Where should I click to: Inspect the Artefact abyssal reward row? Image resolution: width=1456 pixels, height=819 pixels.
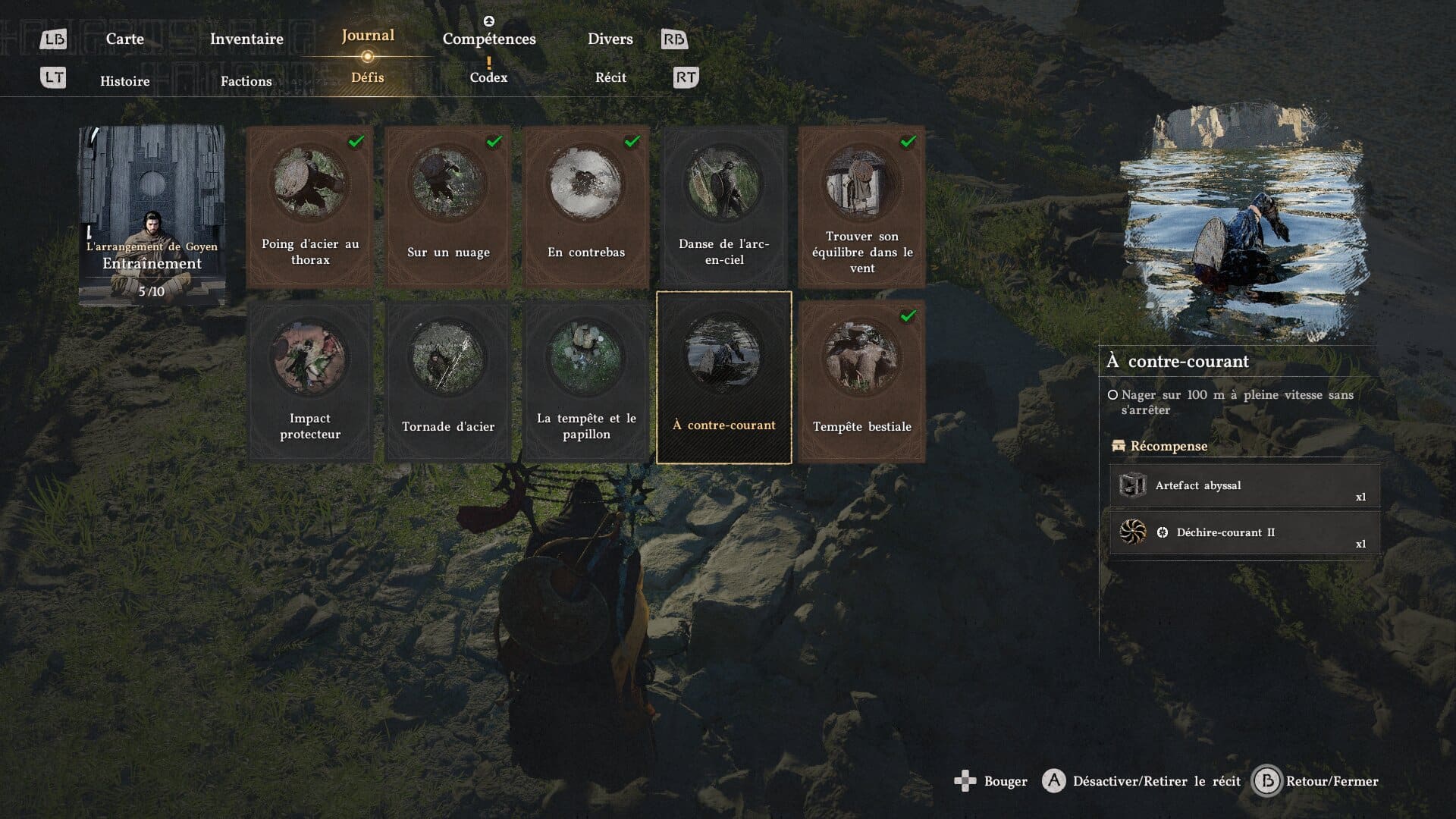coord(1244,485)
